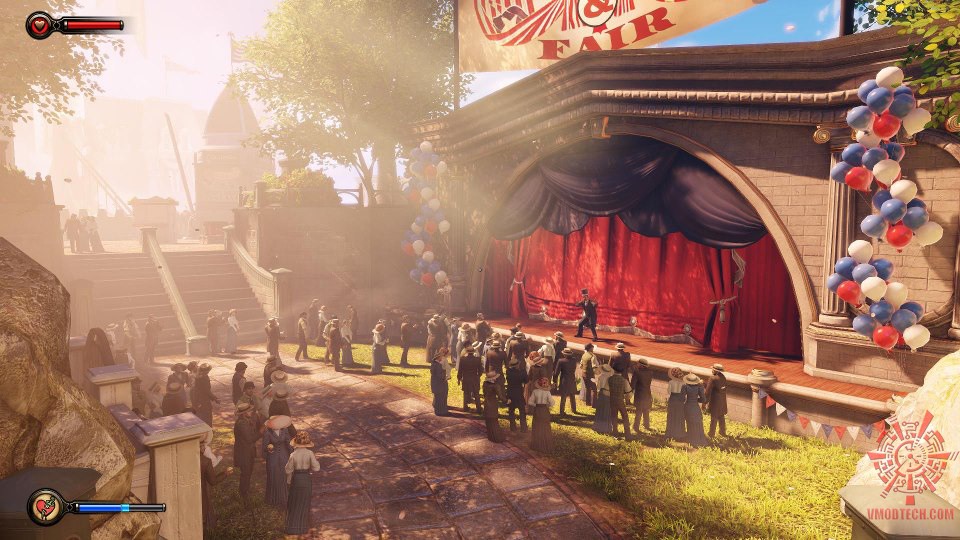This screenshot has height=540, width=960.
Task: Click the heart health emblem
Action: (x=41, y=24)
